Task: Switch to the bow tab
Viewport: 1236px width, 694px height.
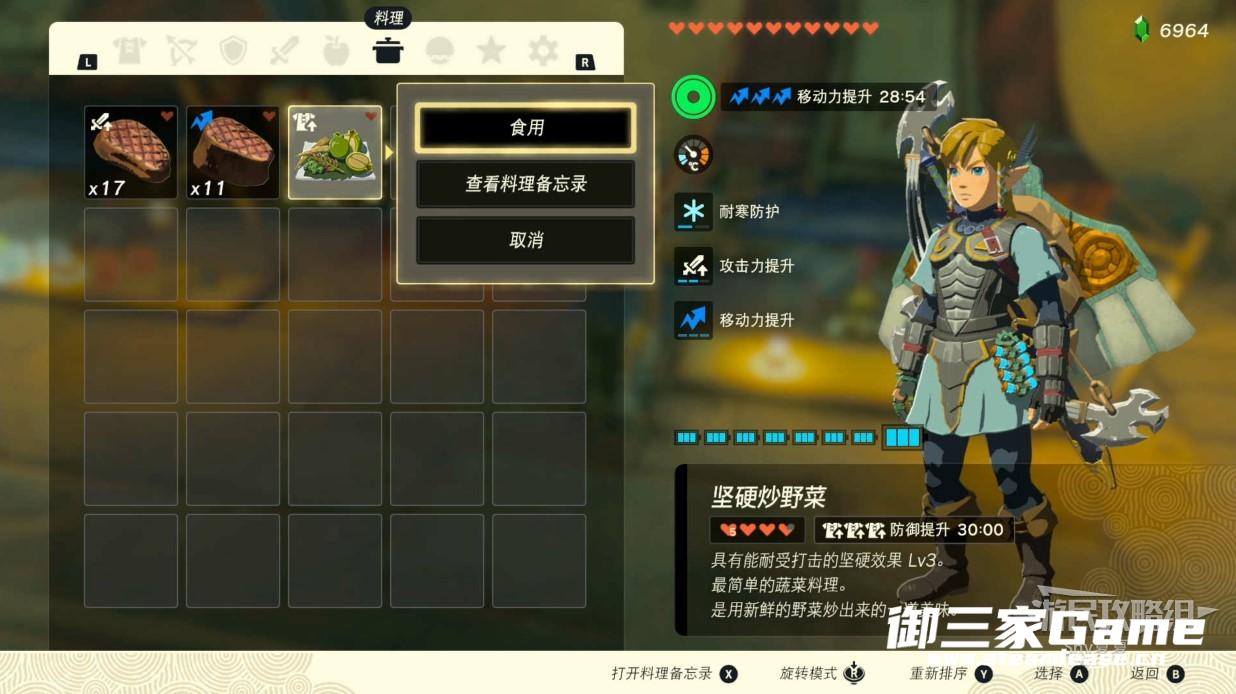Action: [x=181, y=50]
